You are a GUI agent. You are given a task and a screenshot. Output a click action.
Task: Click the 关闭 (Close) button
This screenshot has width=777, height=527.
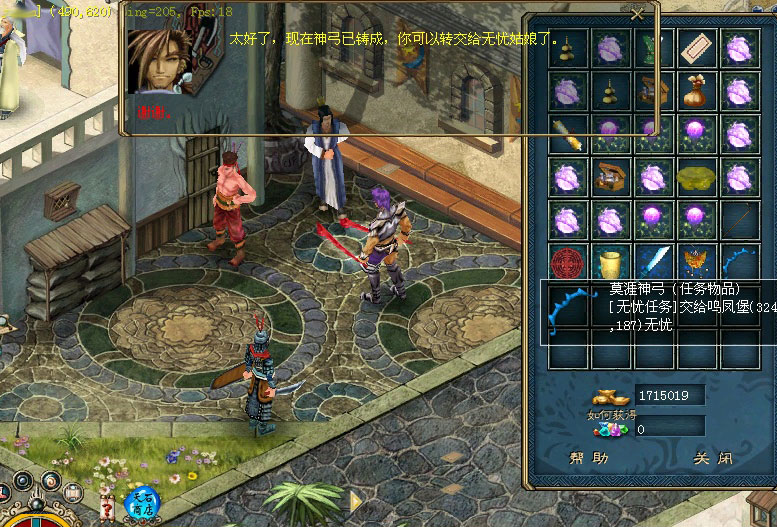pyautogui.click(x=713, y=458)
